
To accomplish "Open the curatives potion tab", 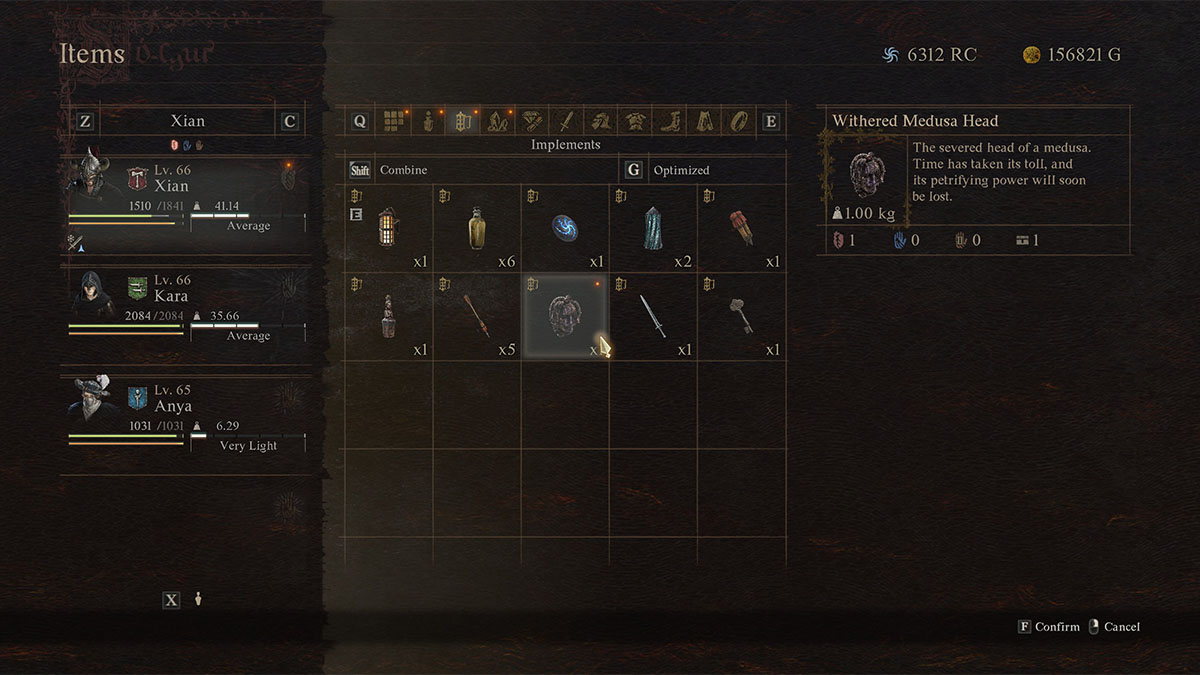I will [x=428, y=122].
